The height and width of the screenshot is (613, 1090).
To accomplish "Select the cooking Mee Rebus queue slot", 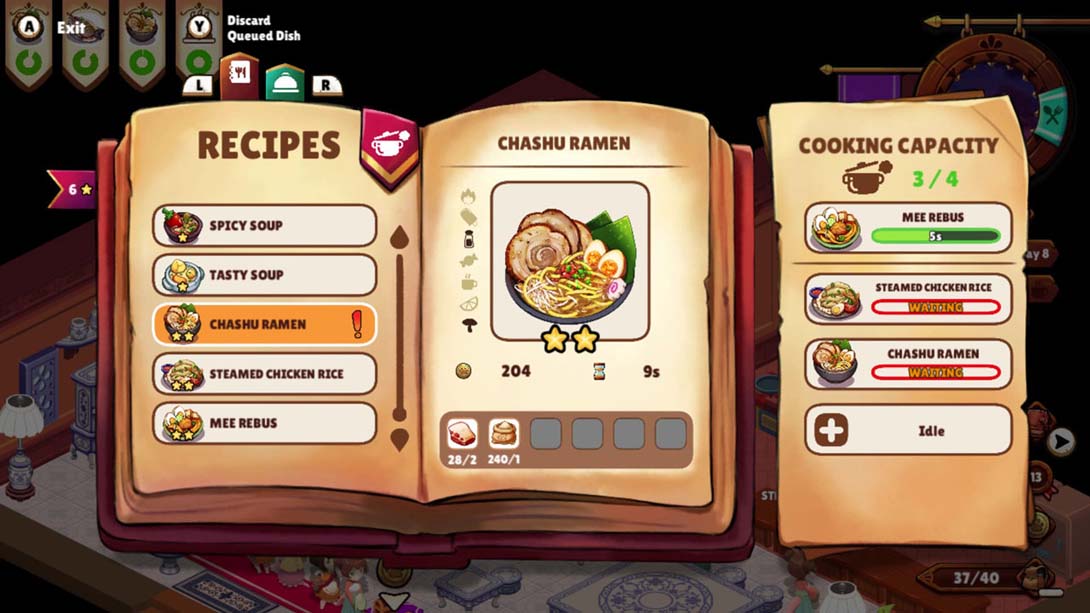I will [908, 228].
